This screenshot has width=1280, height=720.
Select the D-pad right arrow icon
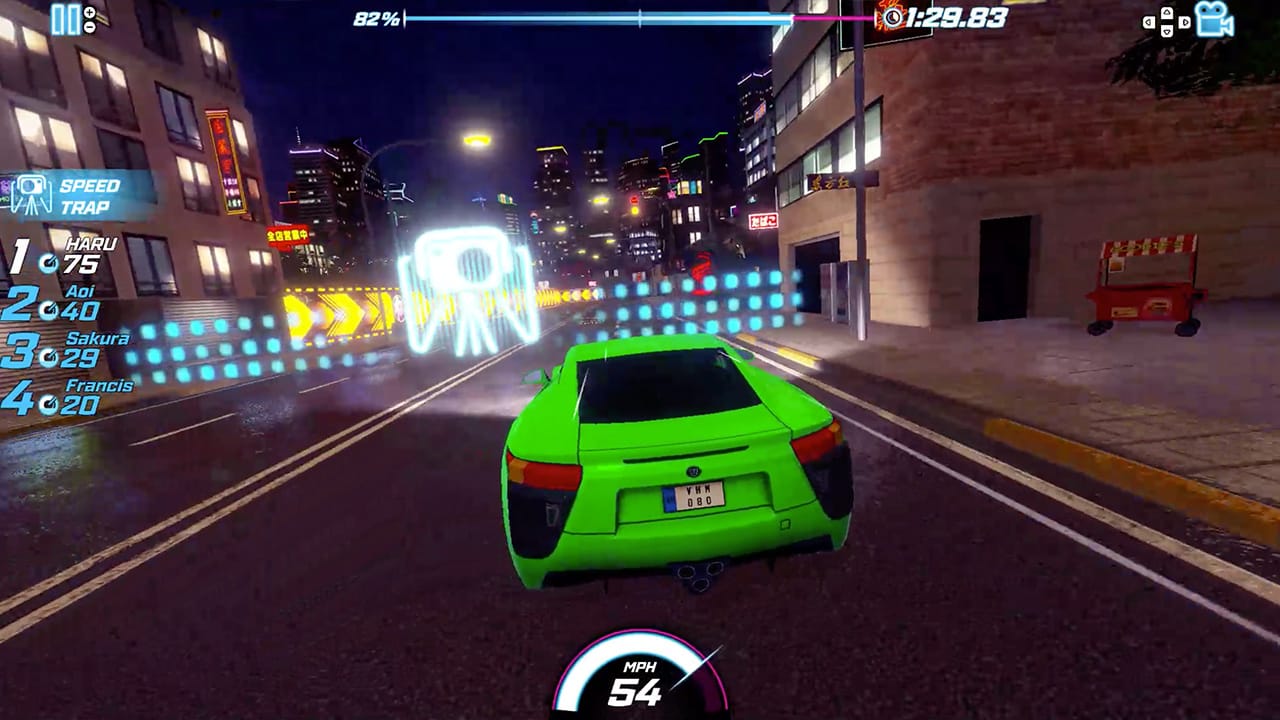pyautogui.click(x=1184, y=21)
